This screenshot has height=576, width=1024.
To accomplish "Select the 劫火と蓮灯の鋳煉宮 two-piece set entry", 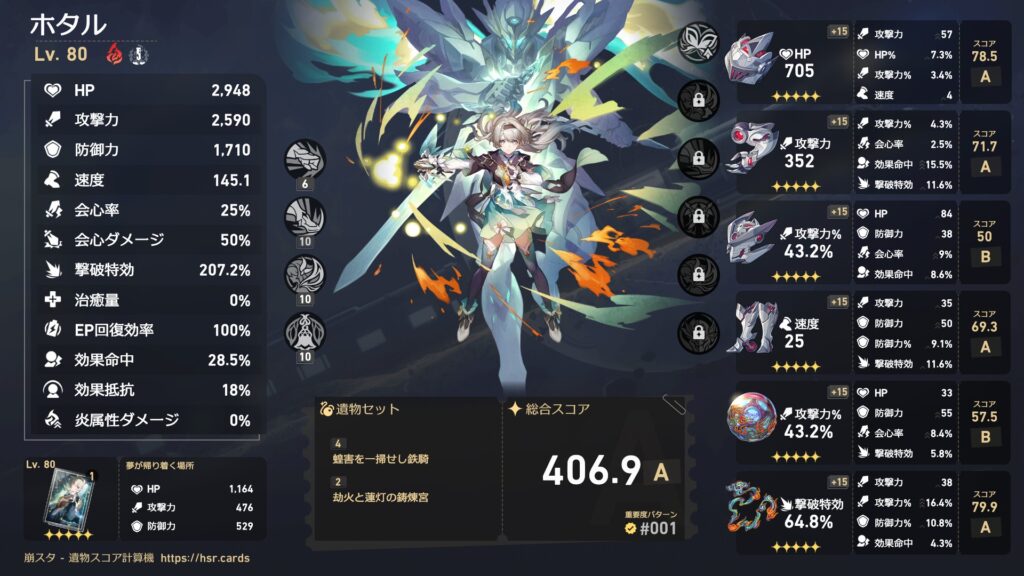I will [x=381, y=498].
